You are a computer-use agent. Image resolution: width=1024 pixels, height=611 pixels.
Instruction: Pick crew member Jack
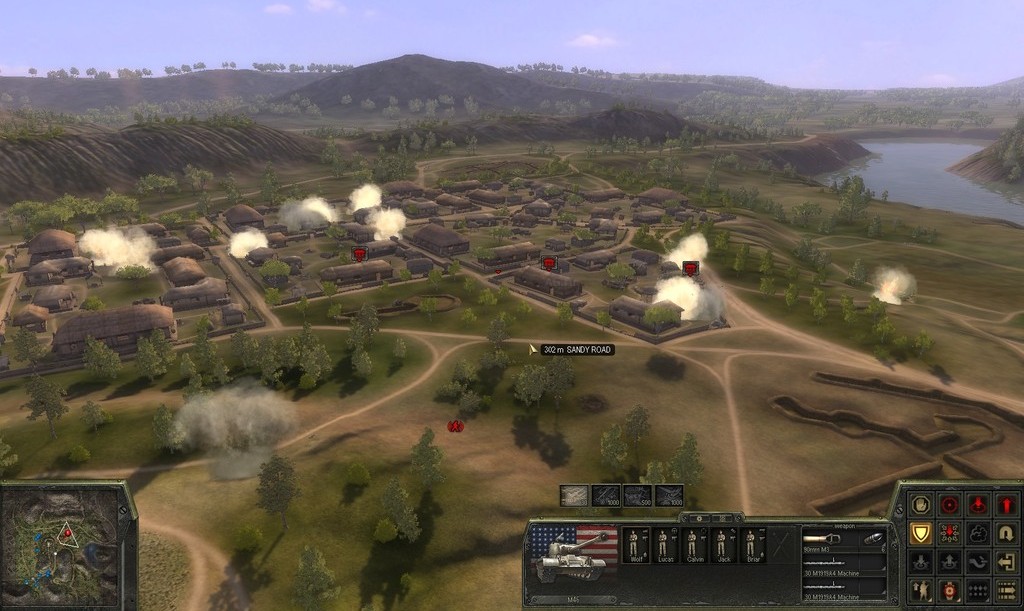[x=721, y=545]
